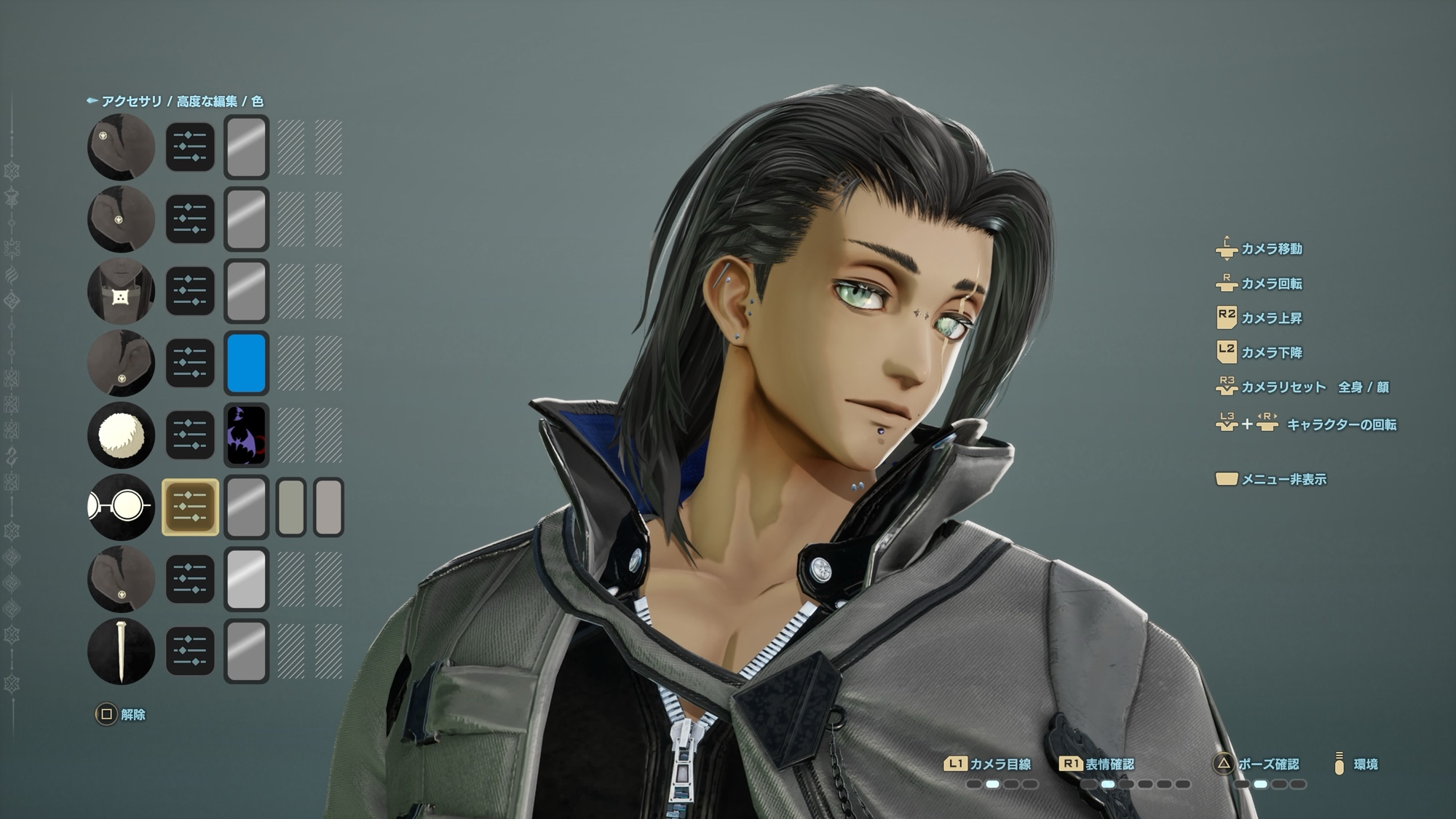This screenshot has height=819, width=1456.
Task: Pick the silver swatch beside the needle accessory
Action: (246, 651)
